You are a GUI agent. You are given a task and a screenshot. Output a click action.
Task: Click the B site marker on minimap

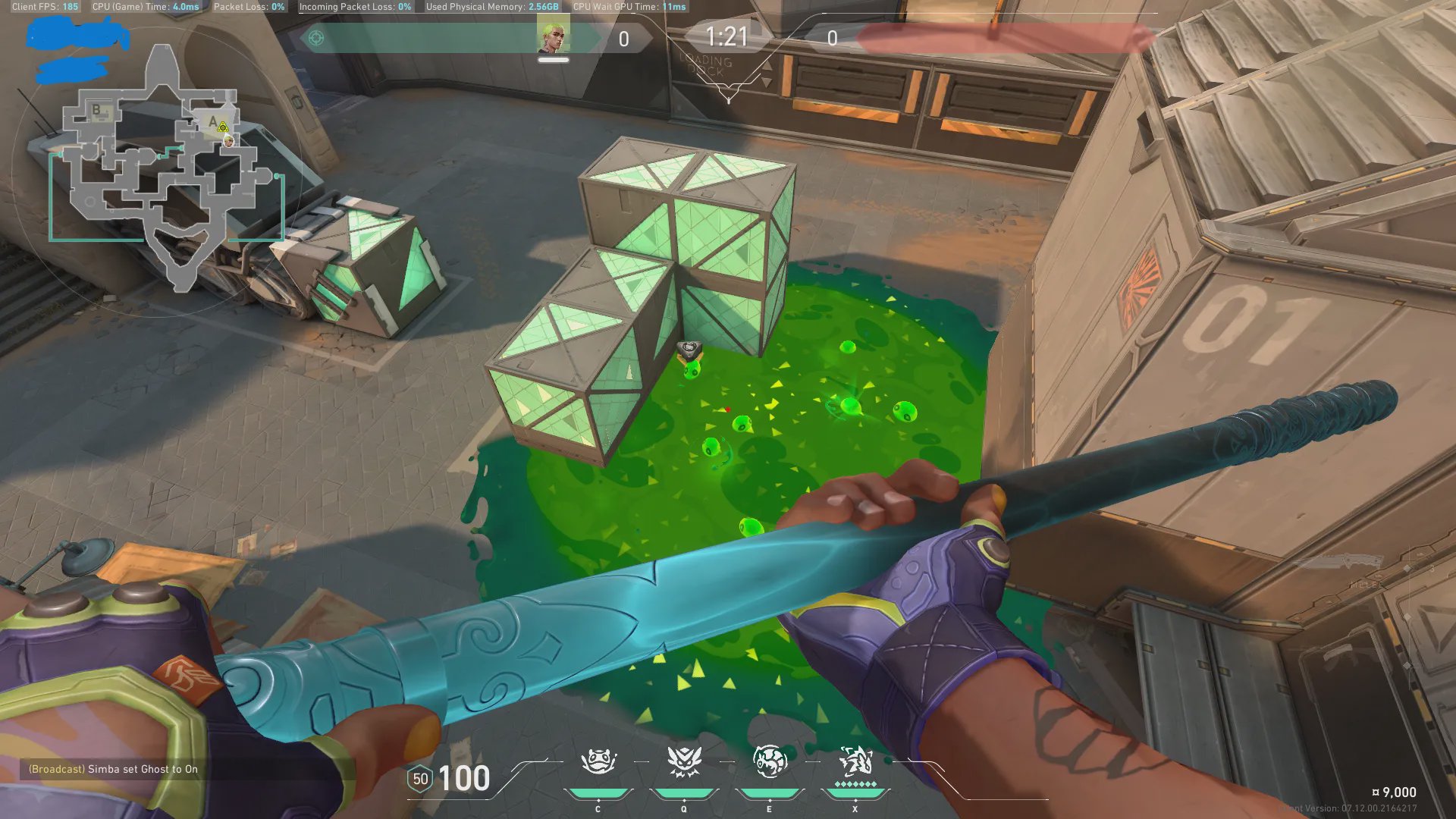(96, 110)
